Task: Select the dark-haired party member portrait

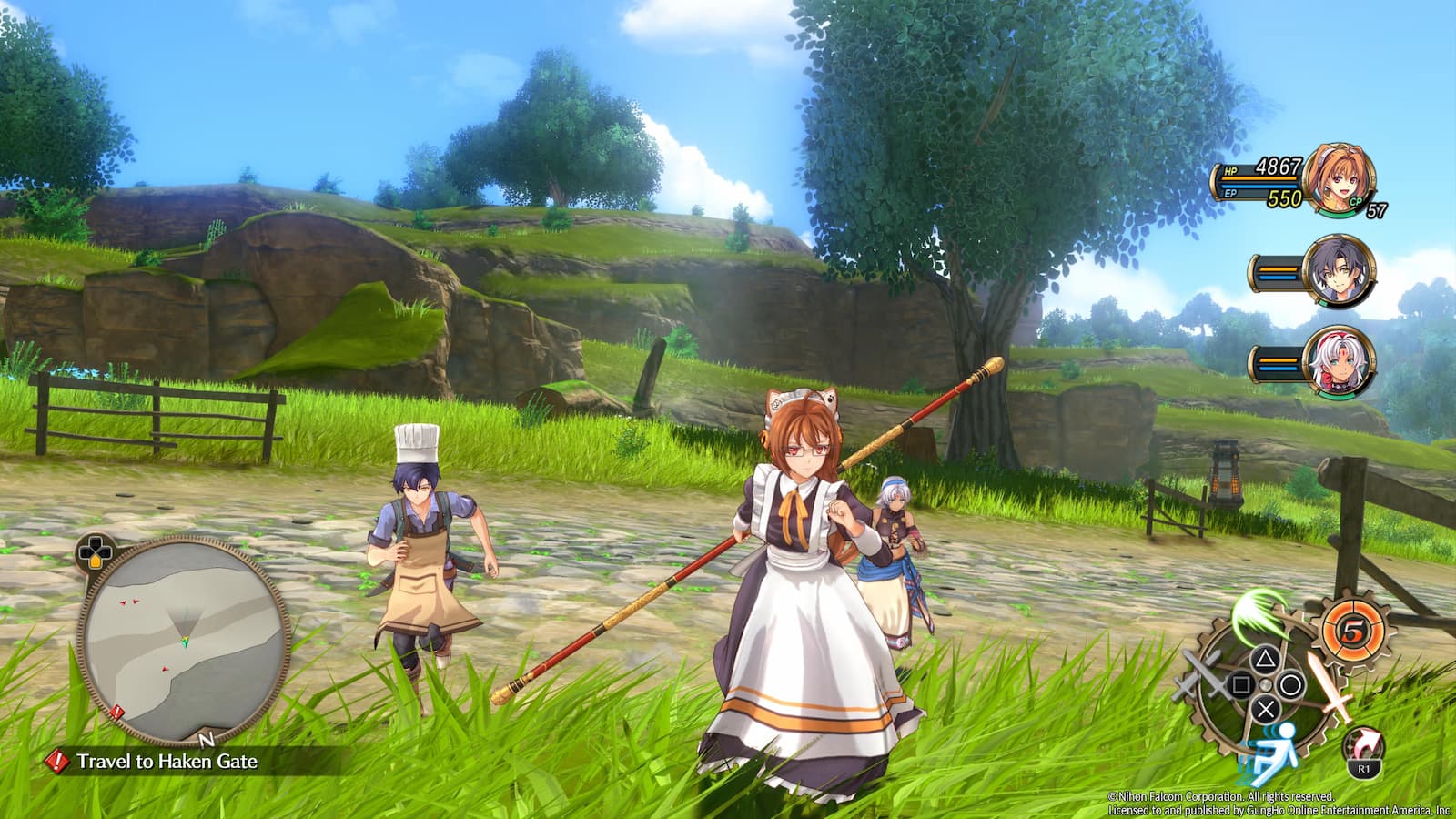Action: (1337, 271)
